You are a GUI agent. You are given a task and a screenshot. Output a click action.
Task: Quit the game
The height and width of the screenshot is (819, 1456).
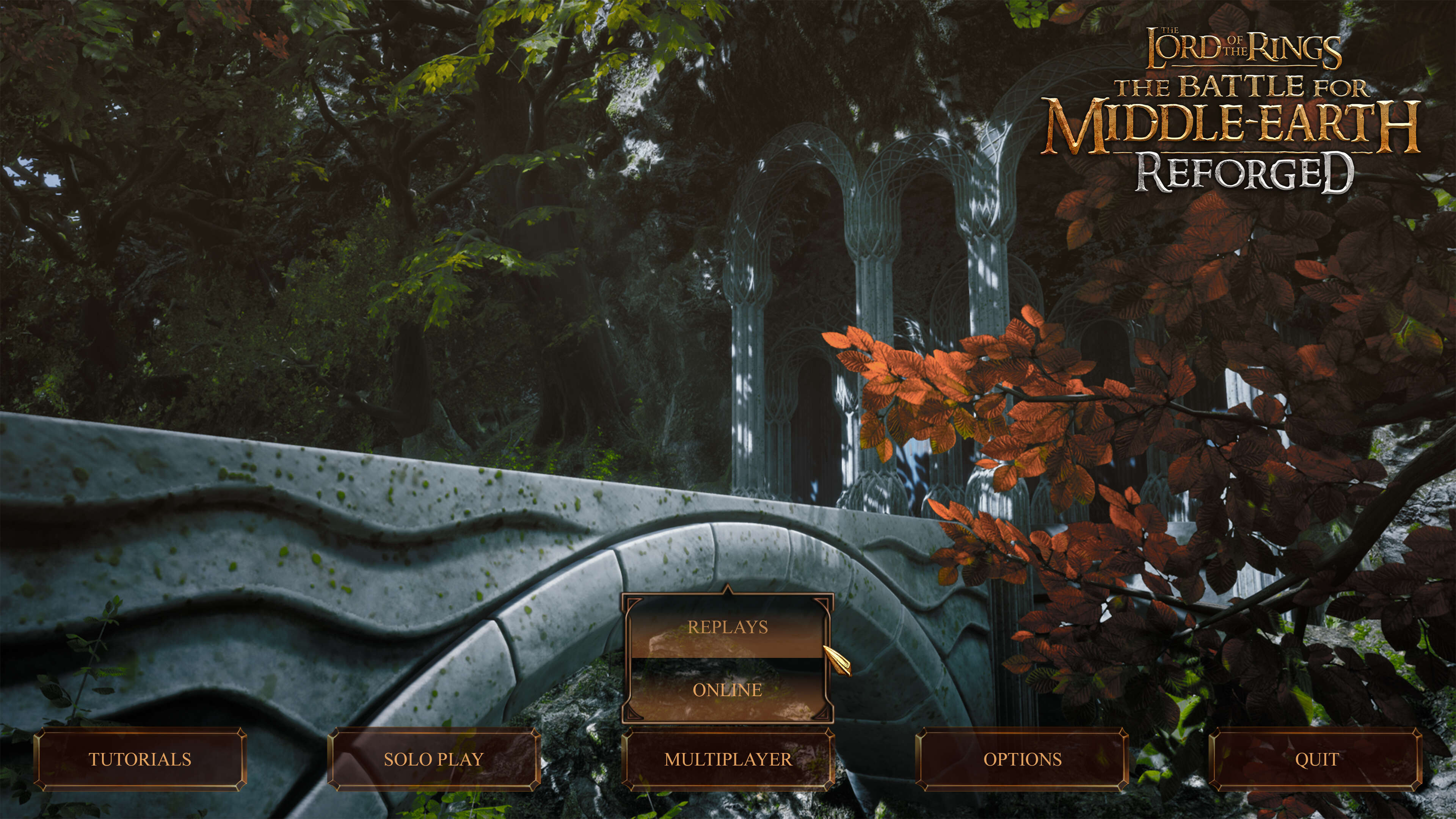1316,759
